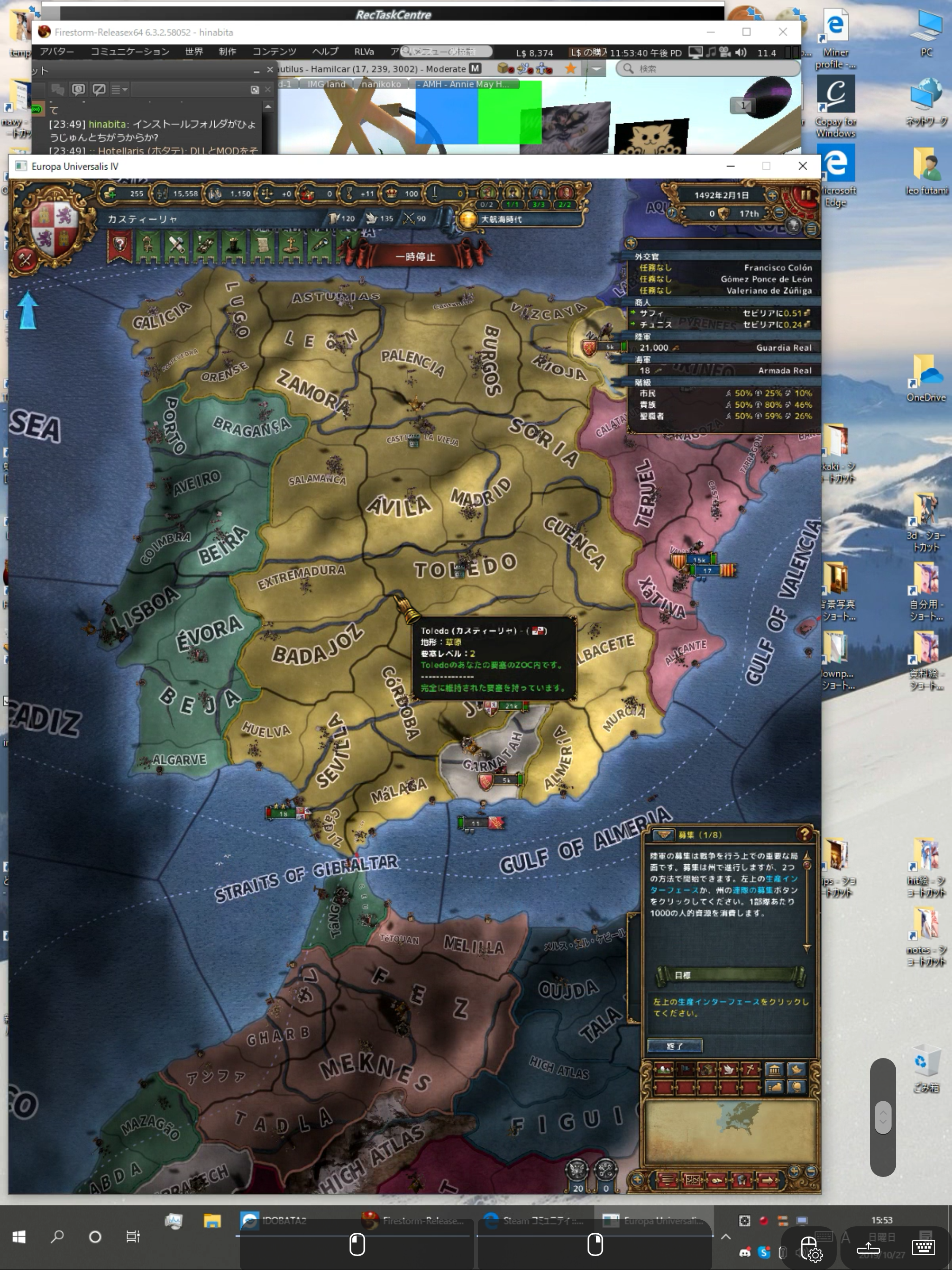
Task: Open the Castile coat of arms shield
Action: click(54, 228)
